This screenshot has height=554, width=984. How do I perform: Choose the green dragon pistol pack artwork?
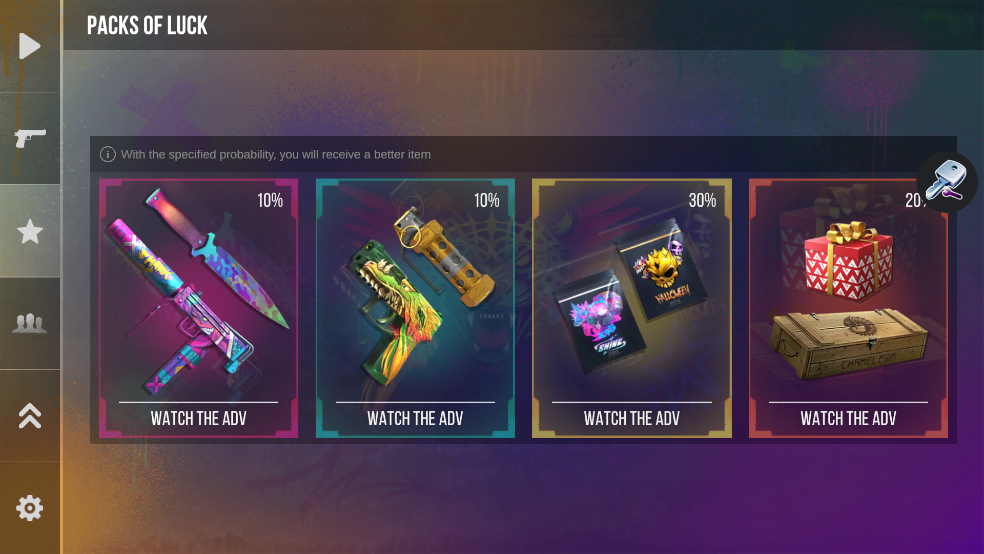point(415,290)
